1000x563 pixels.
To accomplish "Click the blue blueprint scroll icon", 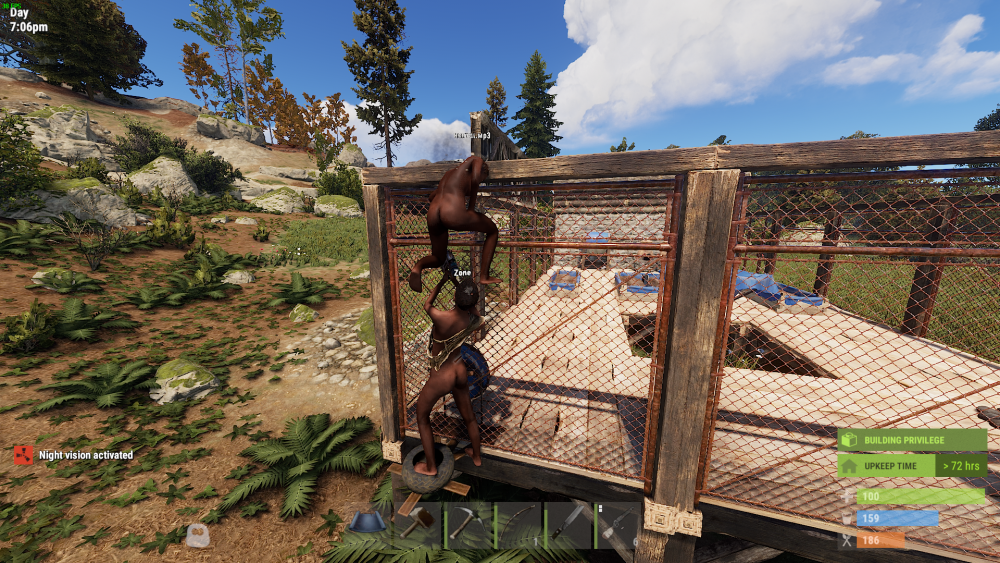I will coord(366,522).
